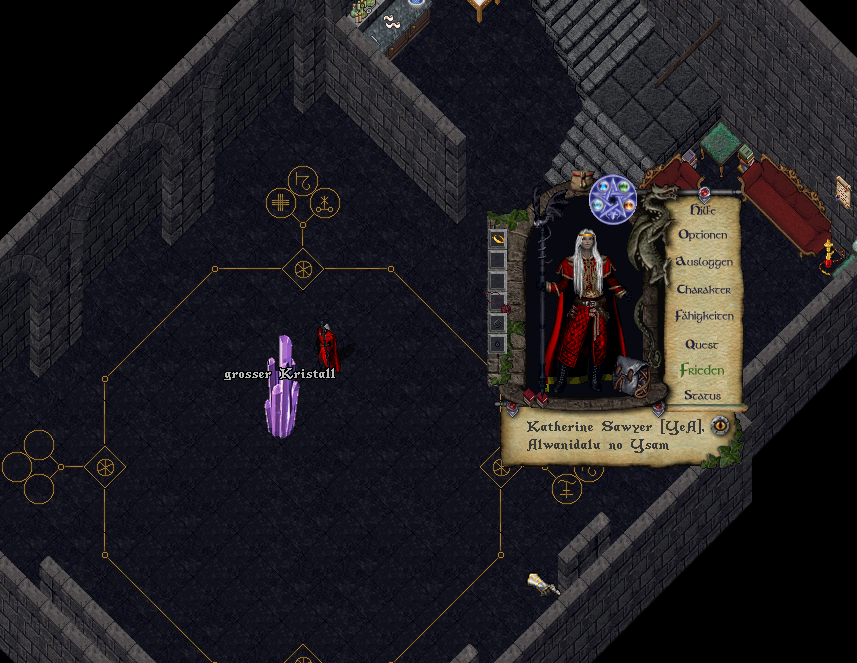857x663 pixels.
Task: Open the Optionen settings
Action: pyautogui.click(x=703, y=235)
